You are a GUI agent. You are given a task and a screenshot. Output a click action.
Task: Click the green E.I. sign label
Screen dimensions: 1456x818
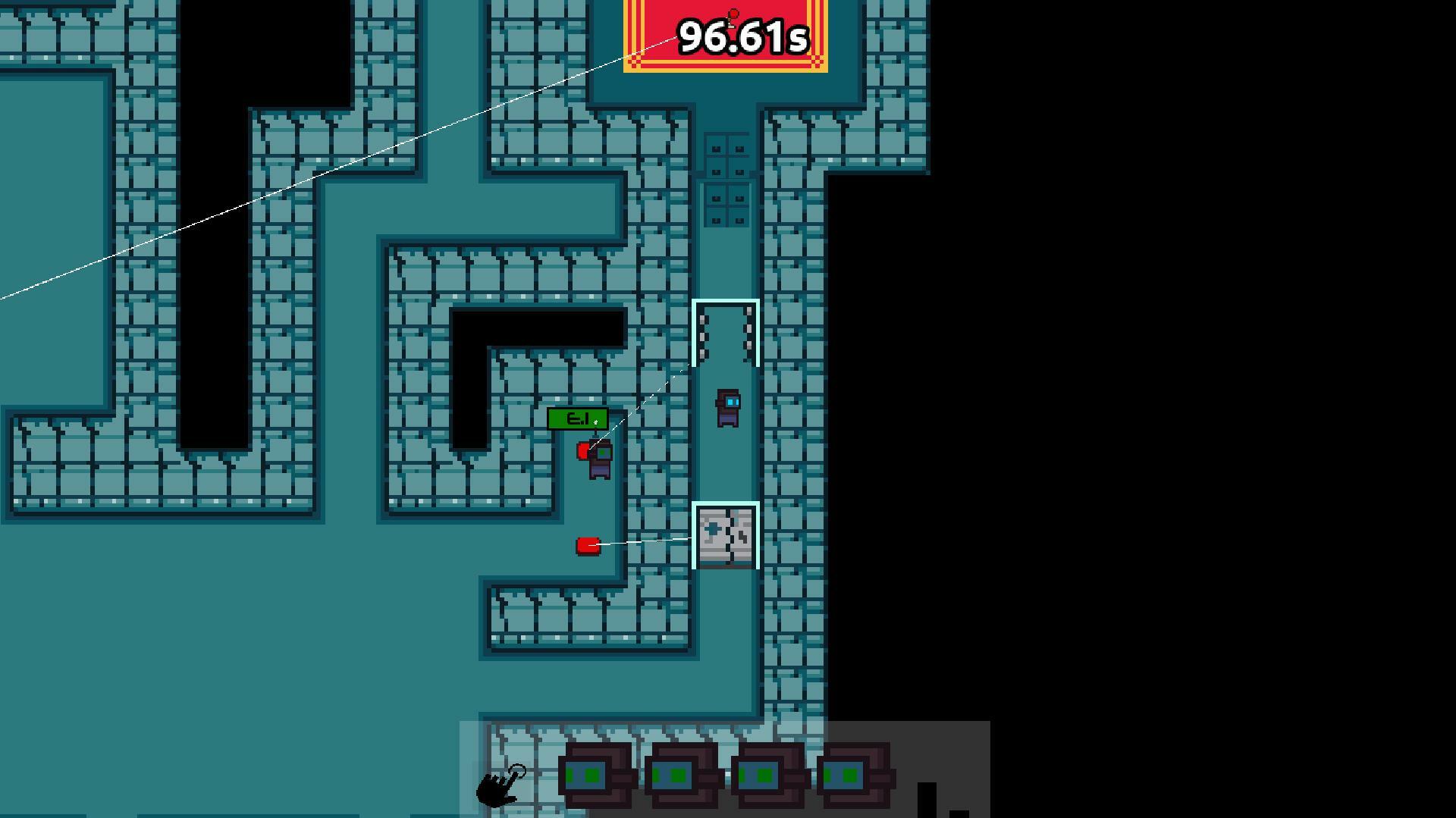point(576,418)
